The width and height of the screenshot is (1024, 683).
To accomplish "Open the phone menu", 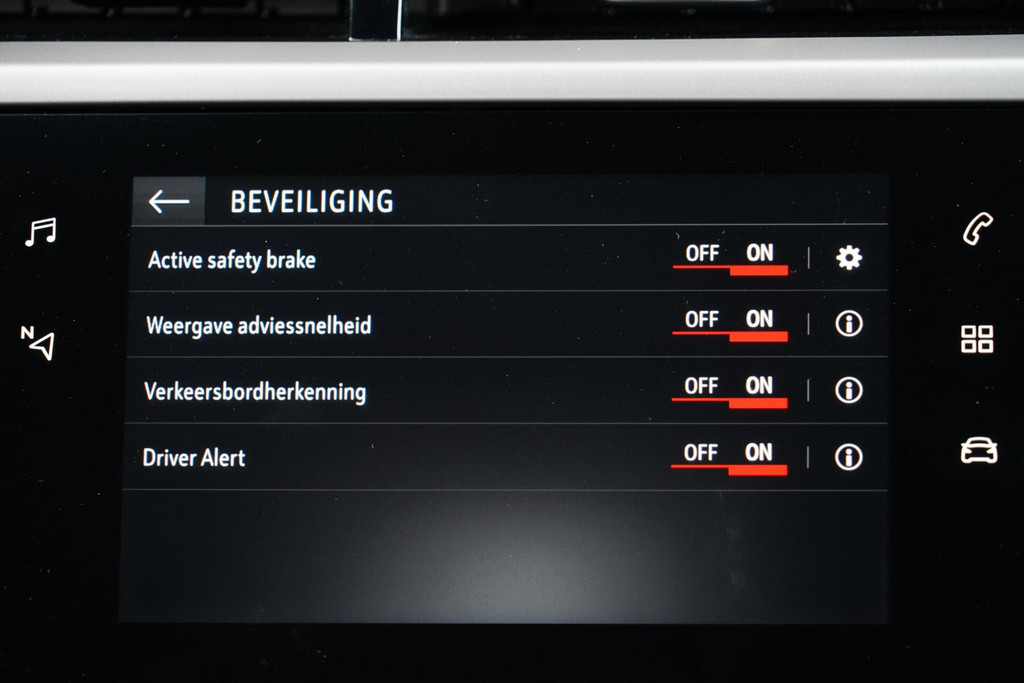I will coord(978,229).
